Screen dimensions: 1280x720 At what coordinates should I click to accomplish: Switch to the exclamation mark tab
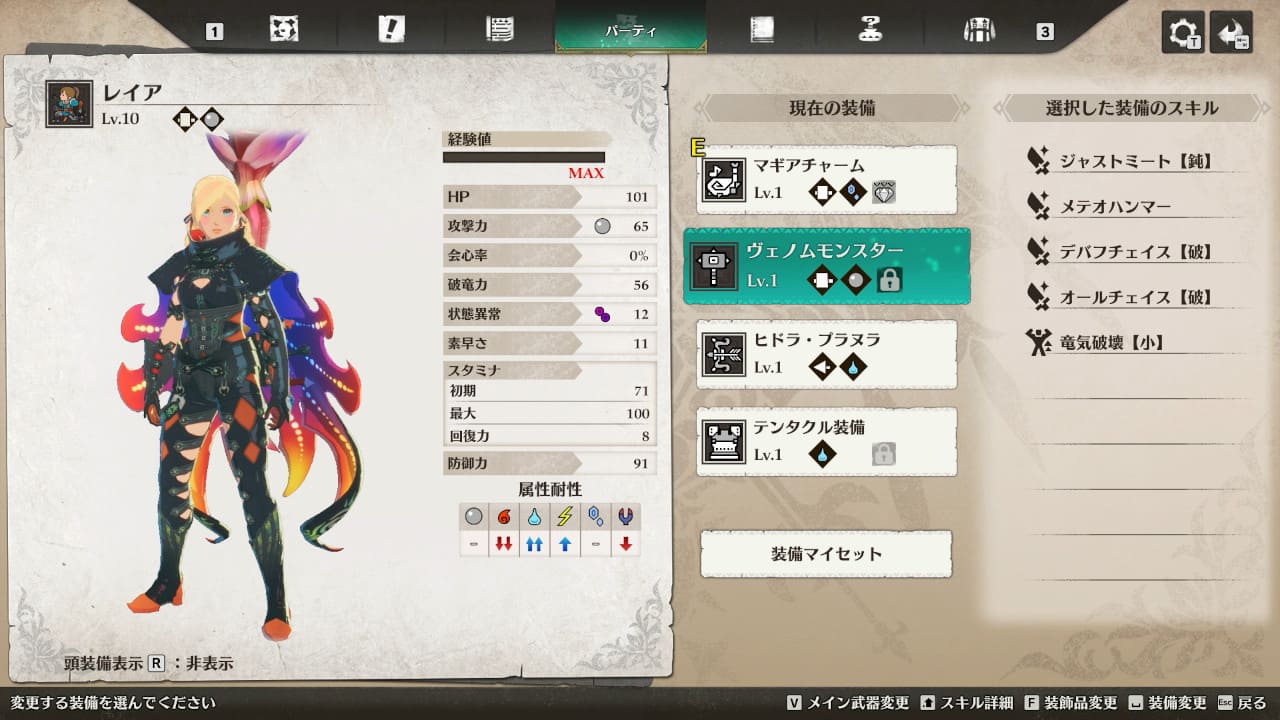(x=392, y=30)
